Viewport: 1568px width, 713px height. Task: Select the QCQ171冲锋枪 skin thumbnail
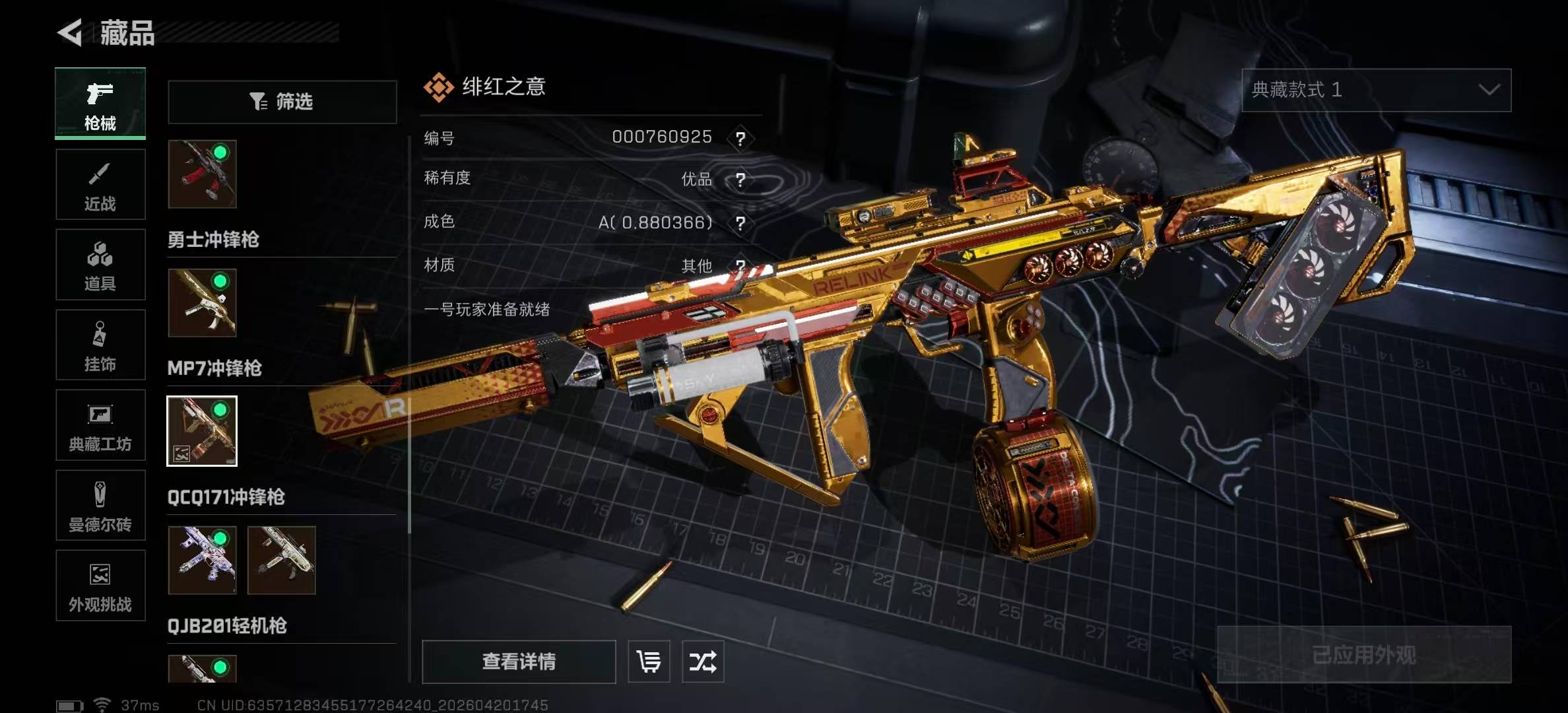coord(202,431)
